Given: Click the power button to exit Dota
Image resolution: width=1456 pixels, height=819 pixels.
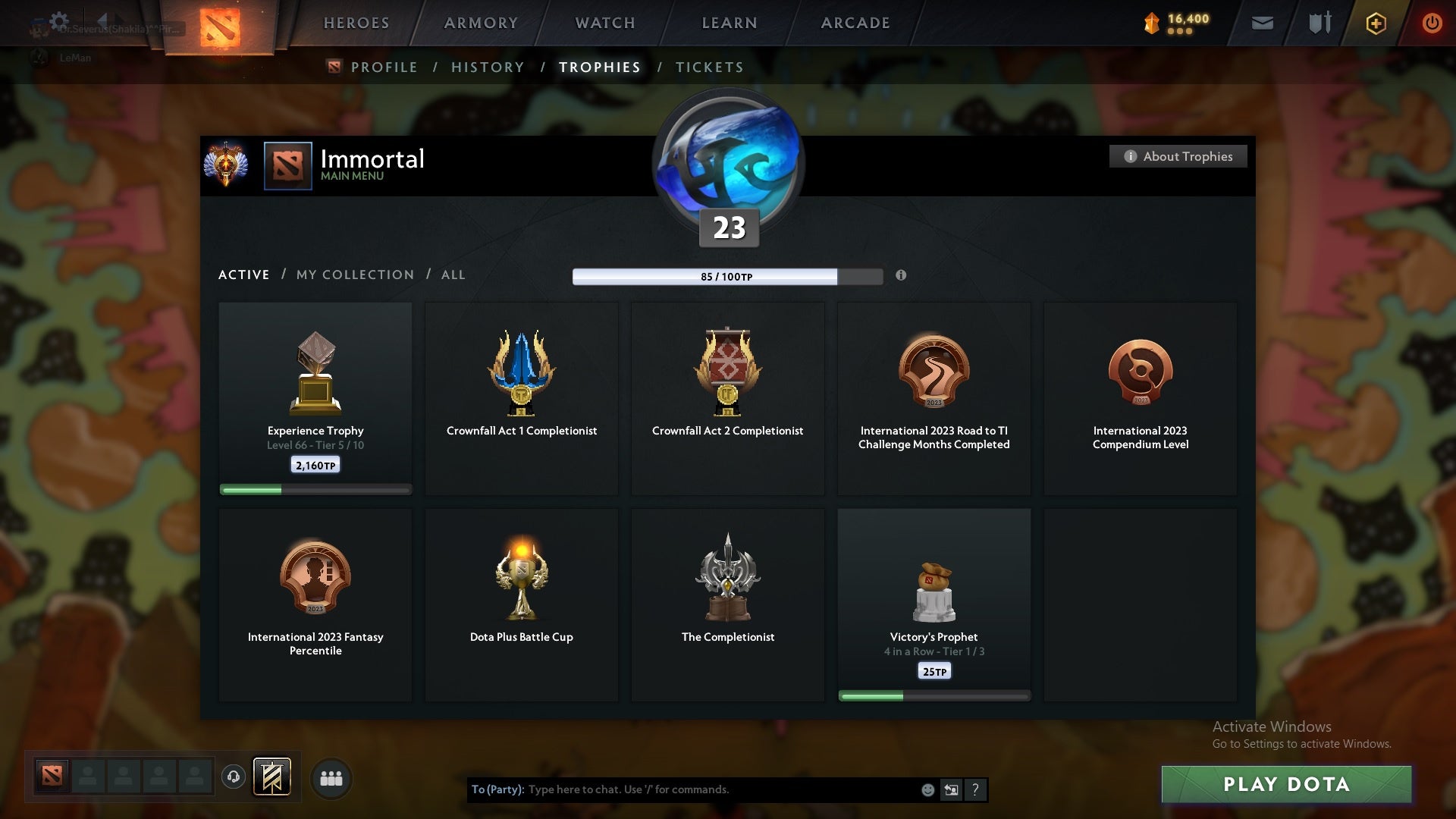Looking at the screenshot, I should [x=1432, y=23].
